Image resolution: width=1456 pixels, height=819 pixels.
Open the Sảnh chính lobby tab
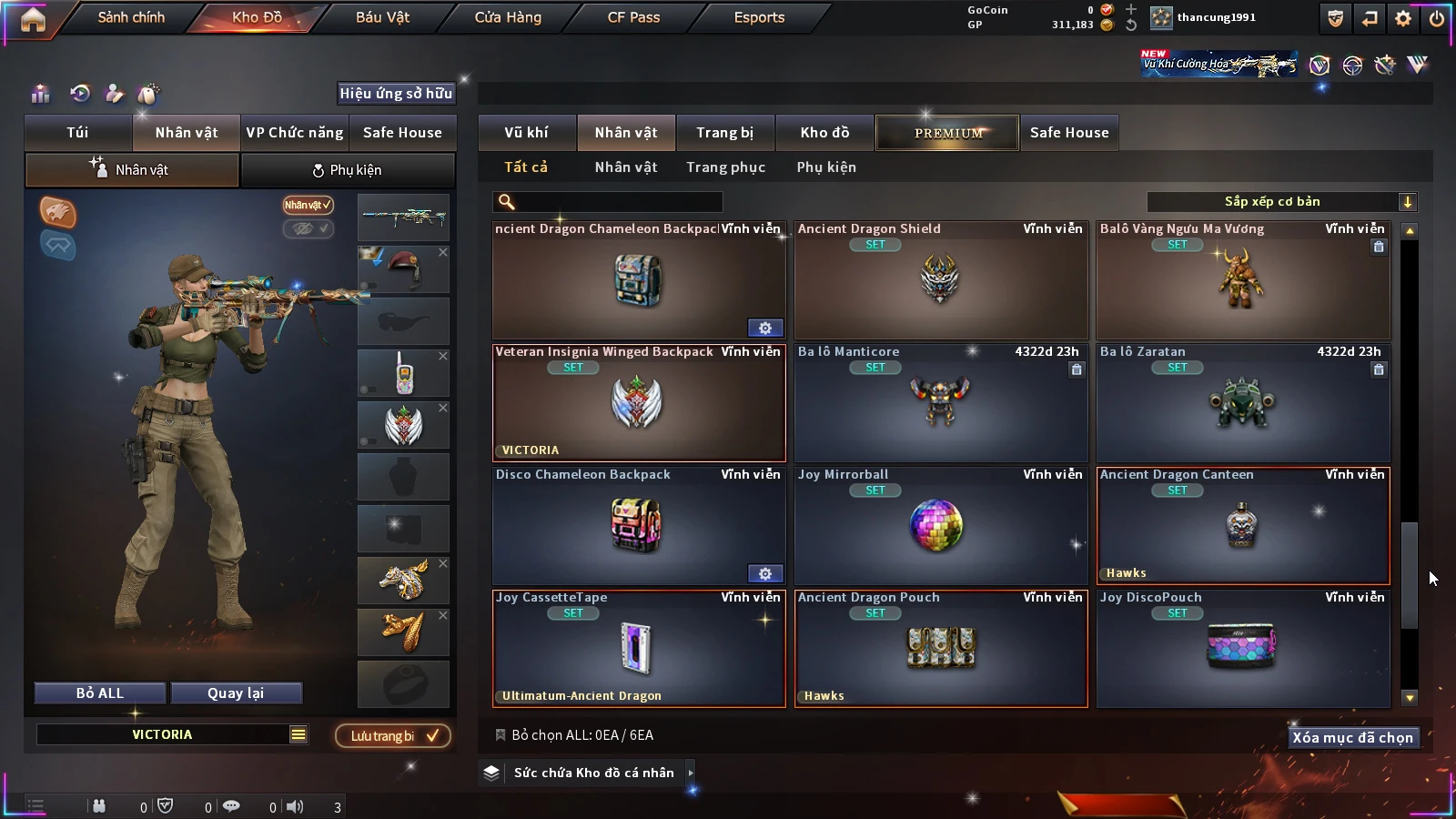[x=131, y=17]
